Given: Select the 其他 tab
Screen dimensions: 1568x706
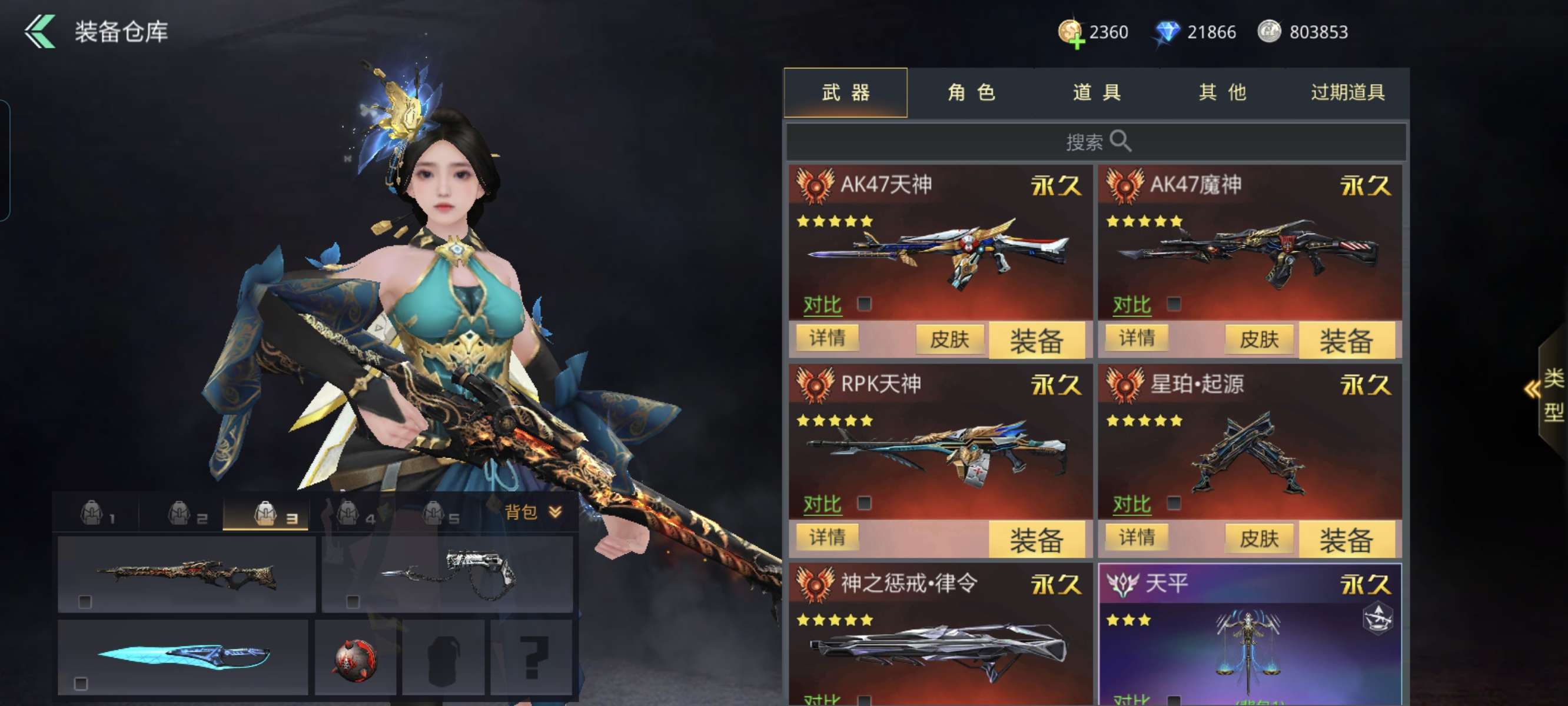Looking at the screenshot, I should [1222, 92].
